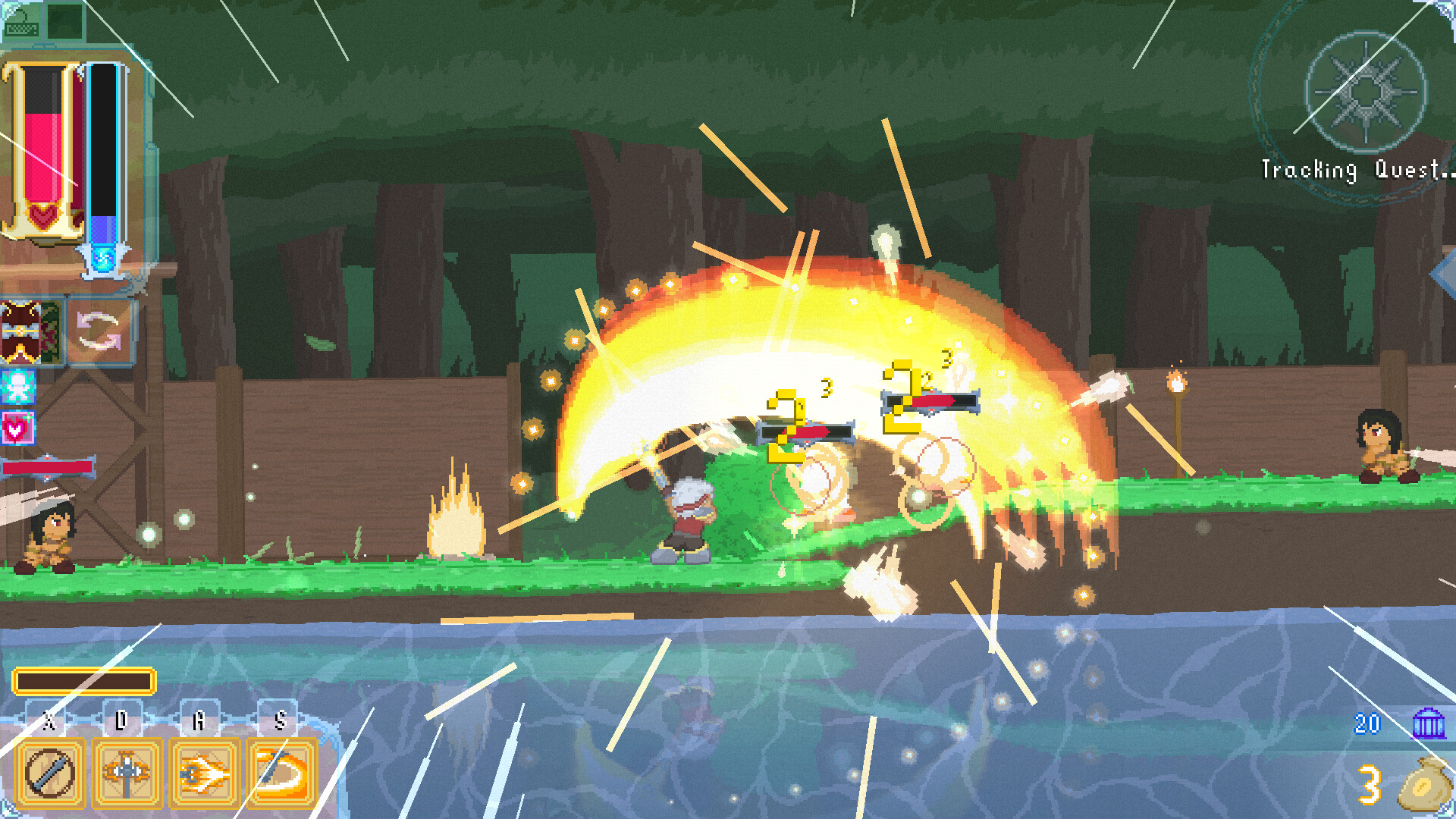Click the blue arrow on the right screen edge
This screenshot has width=1456, height=819.
(1445, 275)
